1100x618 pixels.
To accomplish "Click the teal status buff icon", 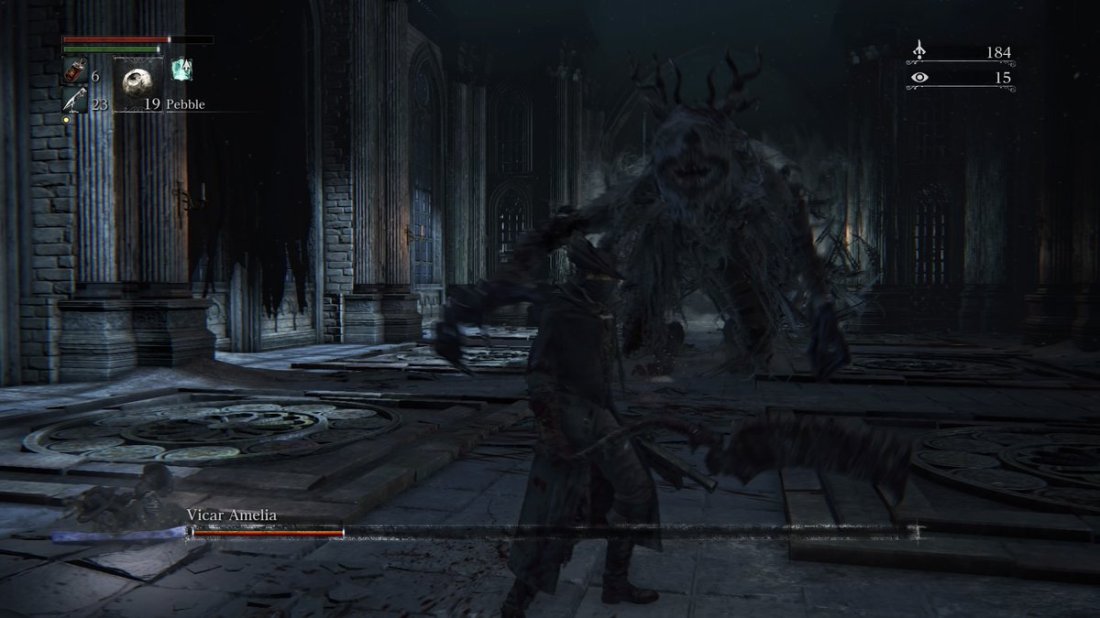I will [181, 69].
